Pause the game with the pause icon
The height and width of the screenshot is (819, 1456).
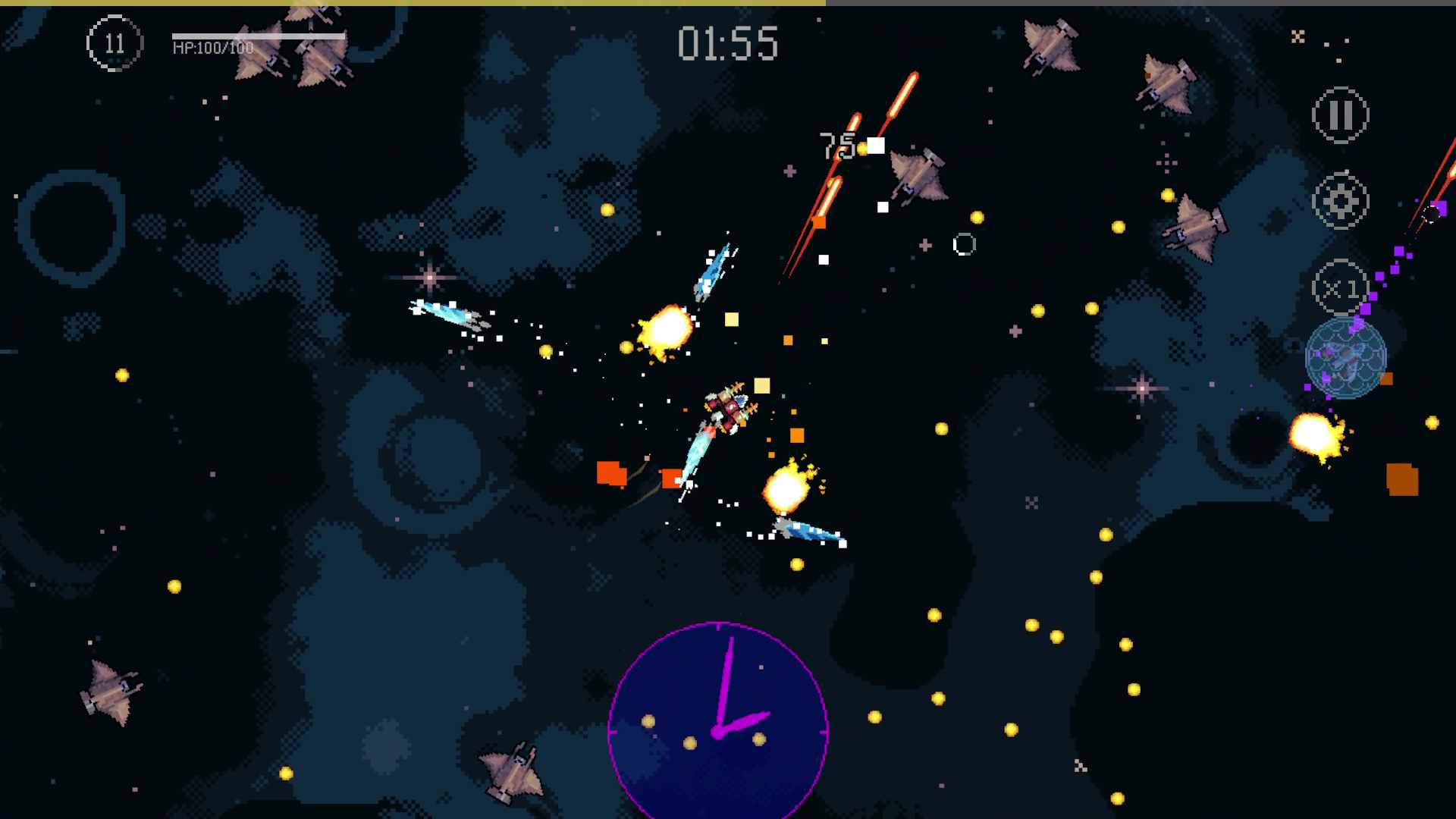1339,115
